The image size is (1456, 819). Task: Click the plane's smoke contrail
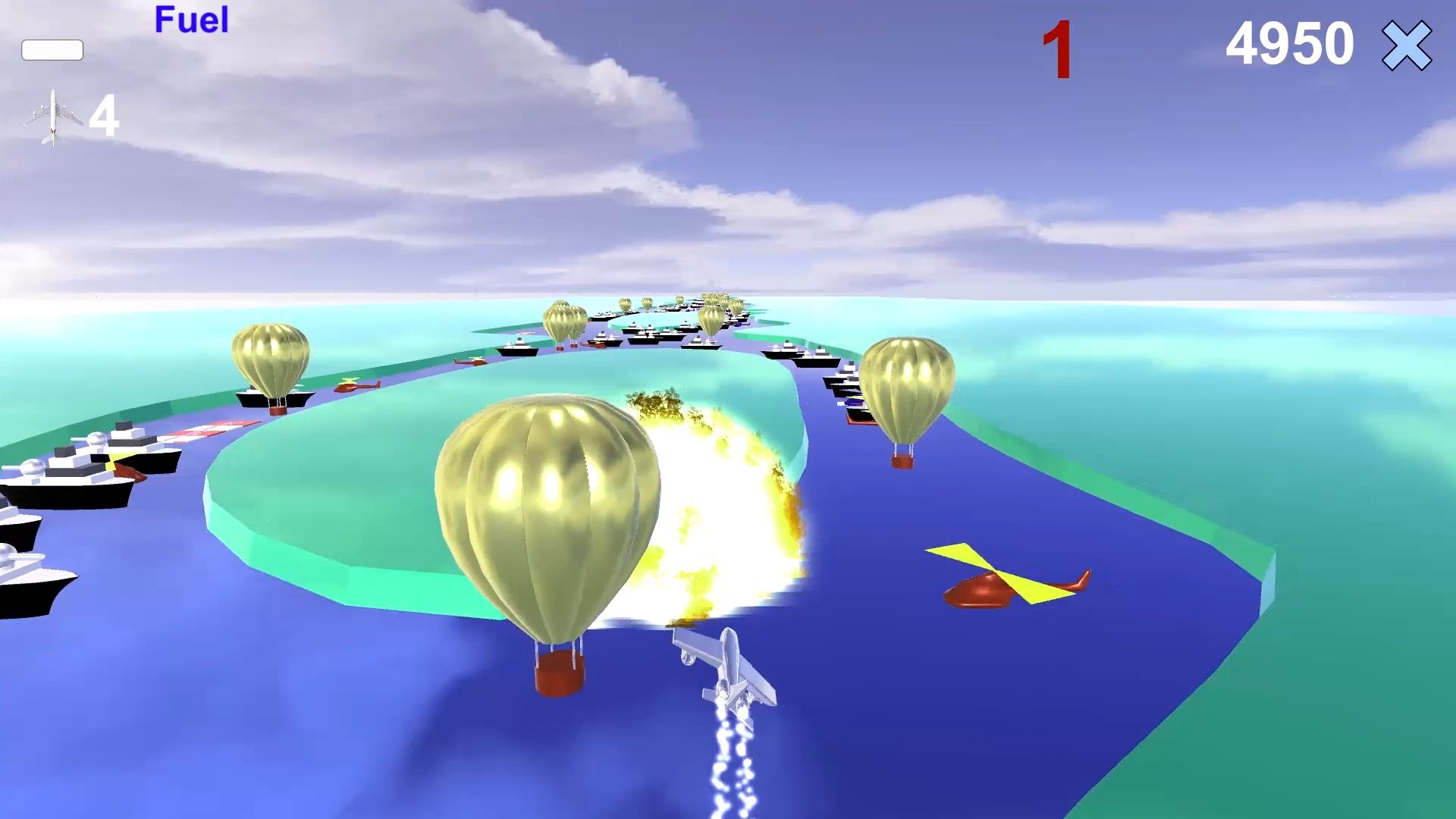(728, 766)
